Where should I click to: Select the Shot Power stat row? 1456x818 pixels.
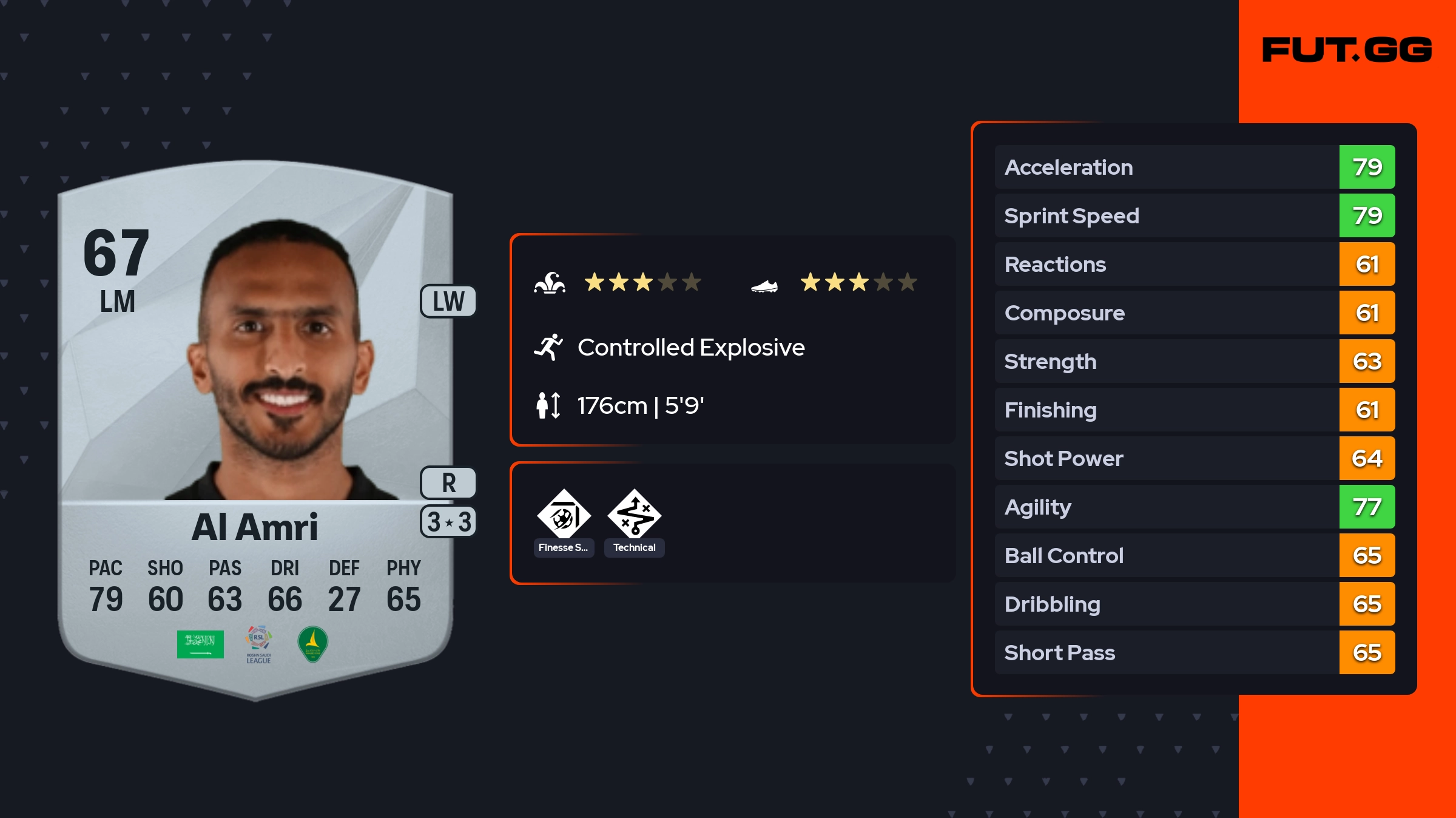[1194, 458]
